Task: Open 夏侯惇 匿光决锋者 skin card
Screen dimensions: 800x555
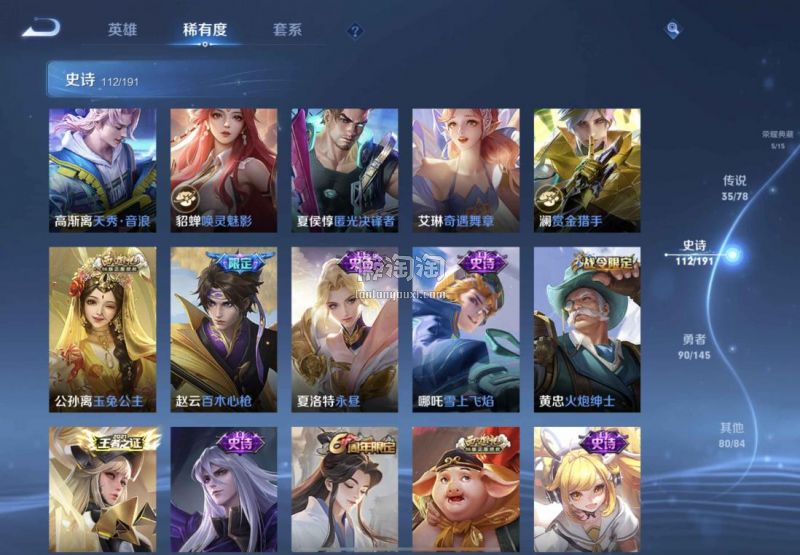Action: coord(344,170)
